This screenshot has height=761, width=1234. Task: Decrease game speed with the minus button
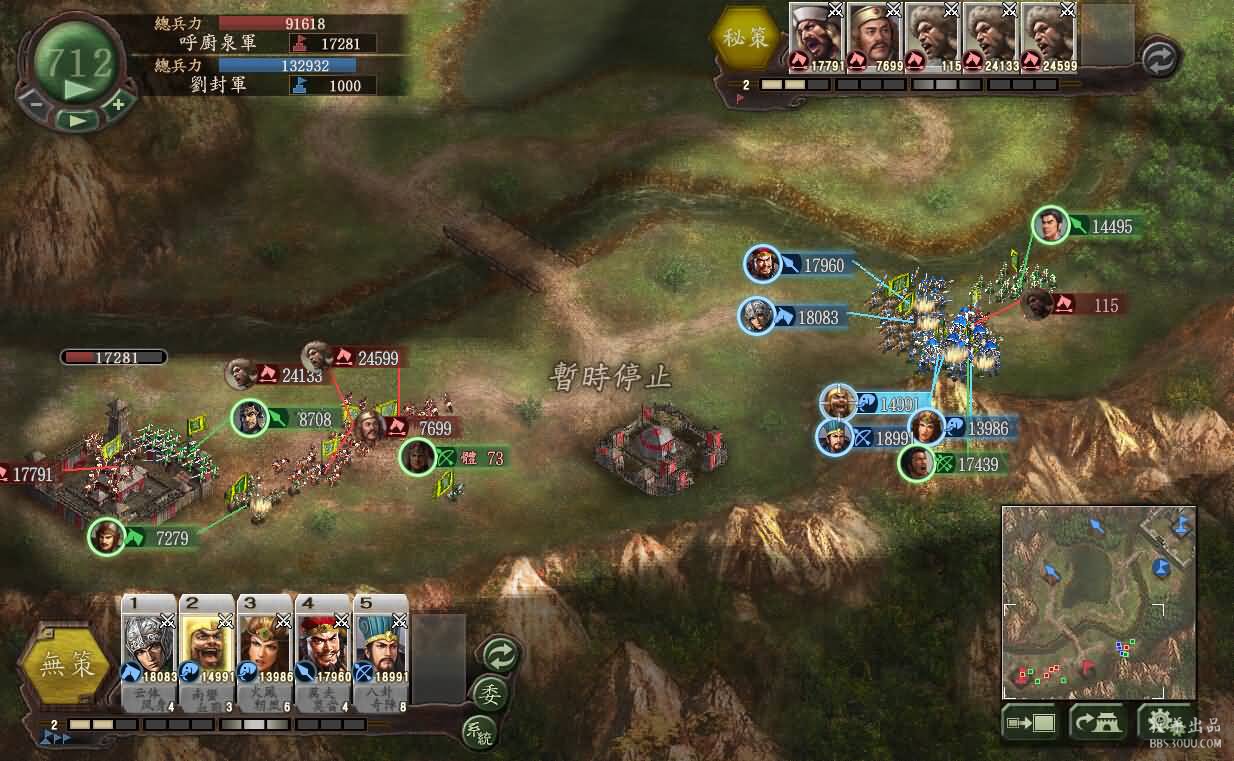coord(36,102)
